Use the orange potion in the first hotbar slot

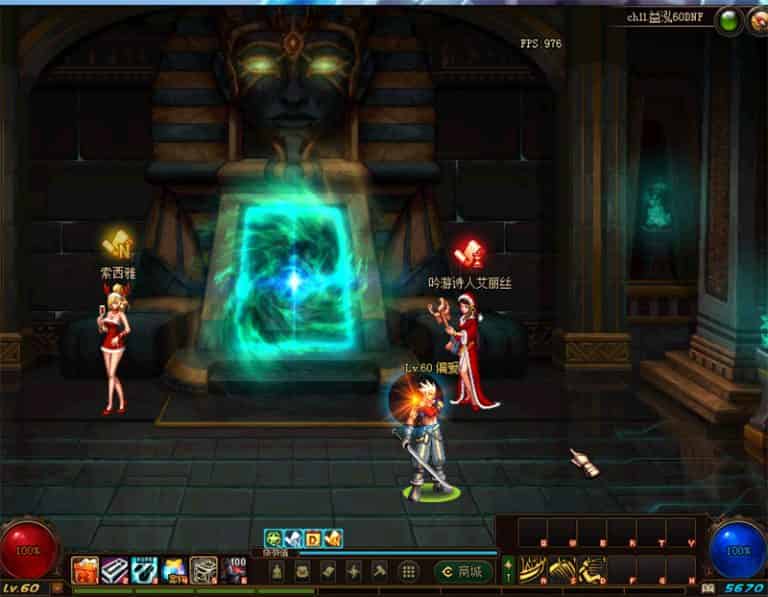(x=84, y=570)
